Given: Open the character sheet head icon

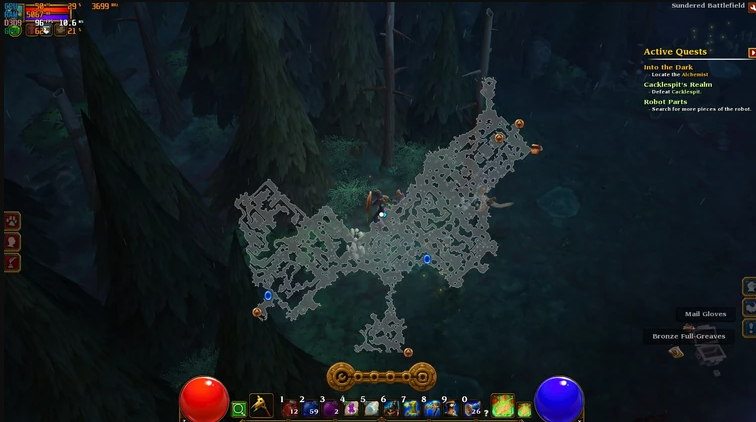Looking at the screenshot, I should tap(12, 241).
